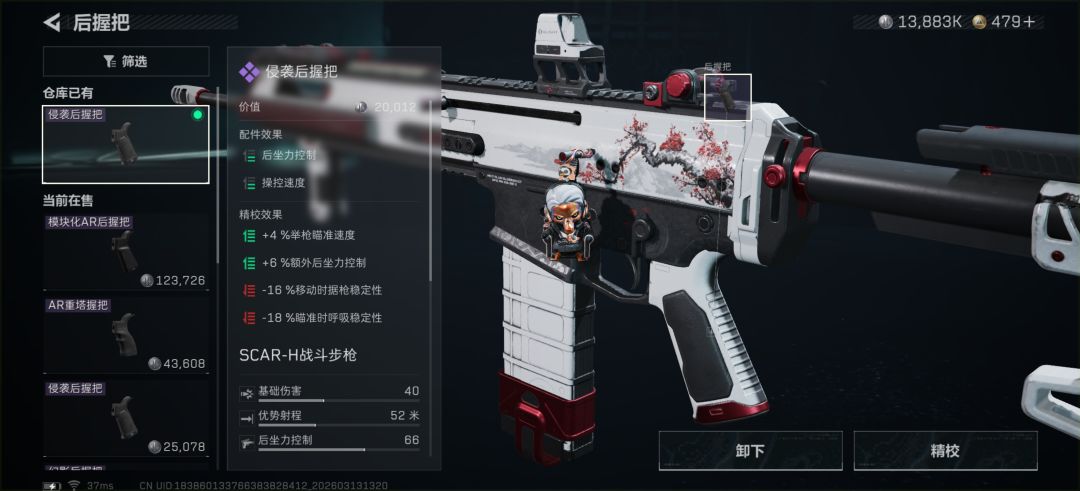Pick the AR重塔握把 priced 43,608
The width and height of the screenshot is (1080, 491).
click(x=126, y=334)
